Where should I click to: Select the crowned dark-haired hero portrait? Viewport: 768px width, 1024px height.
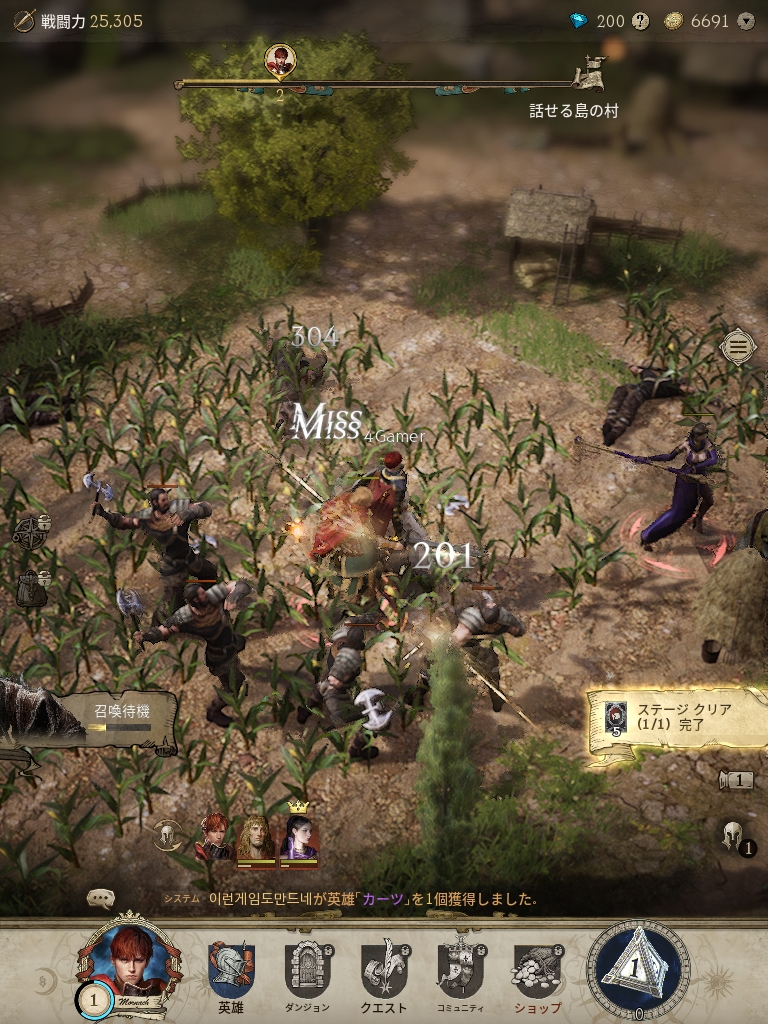tap(298, 838)
